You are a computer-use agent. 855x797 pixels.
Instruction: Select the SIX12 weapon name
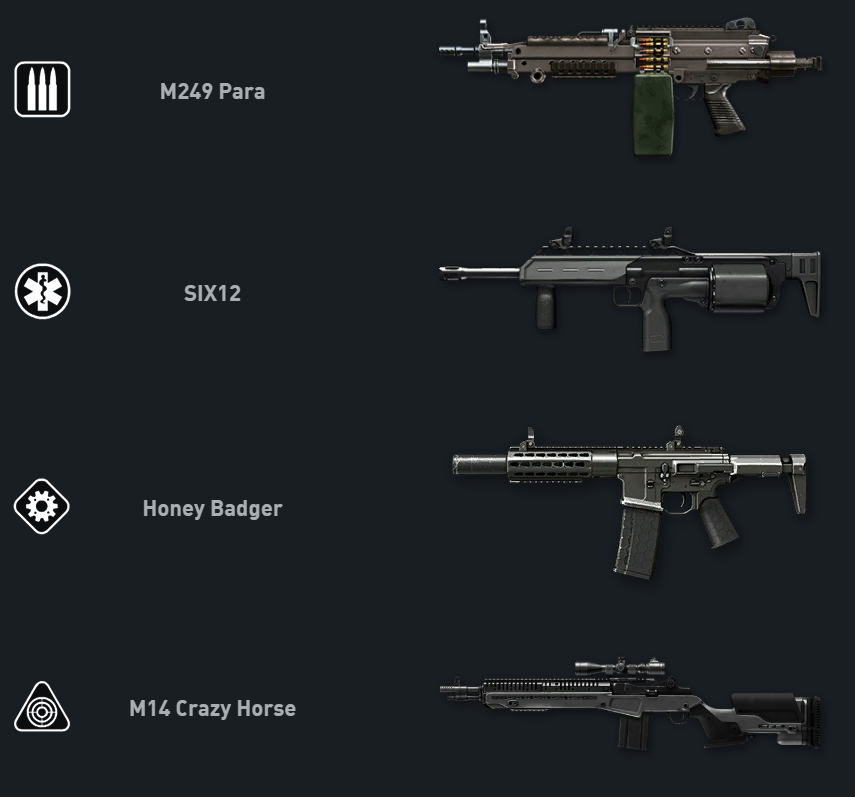[x=212, y=294]
